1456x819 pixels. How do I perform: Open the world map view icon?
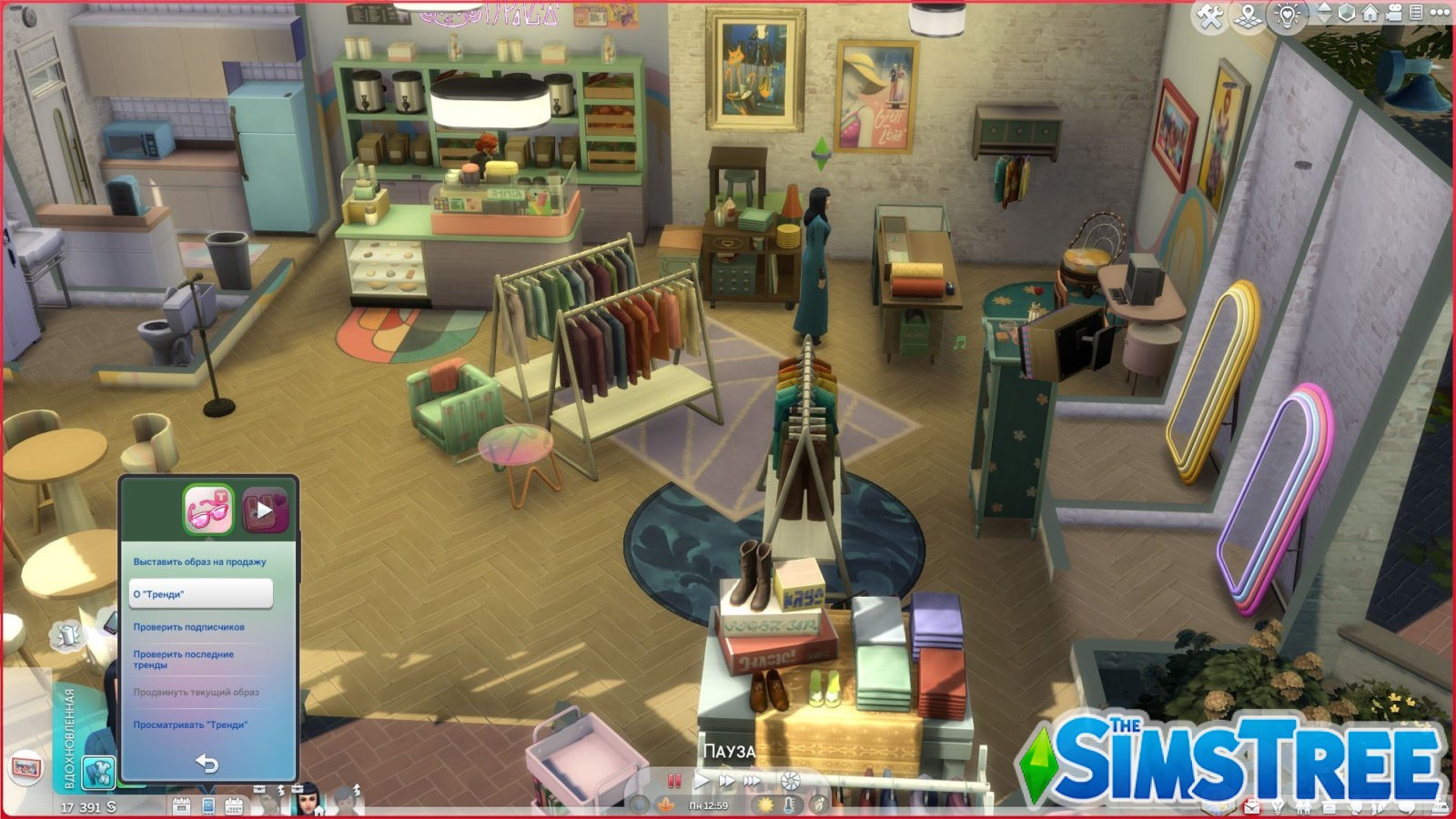(x=1248, y=14)
